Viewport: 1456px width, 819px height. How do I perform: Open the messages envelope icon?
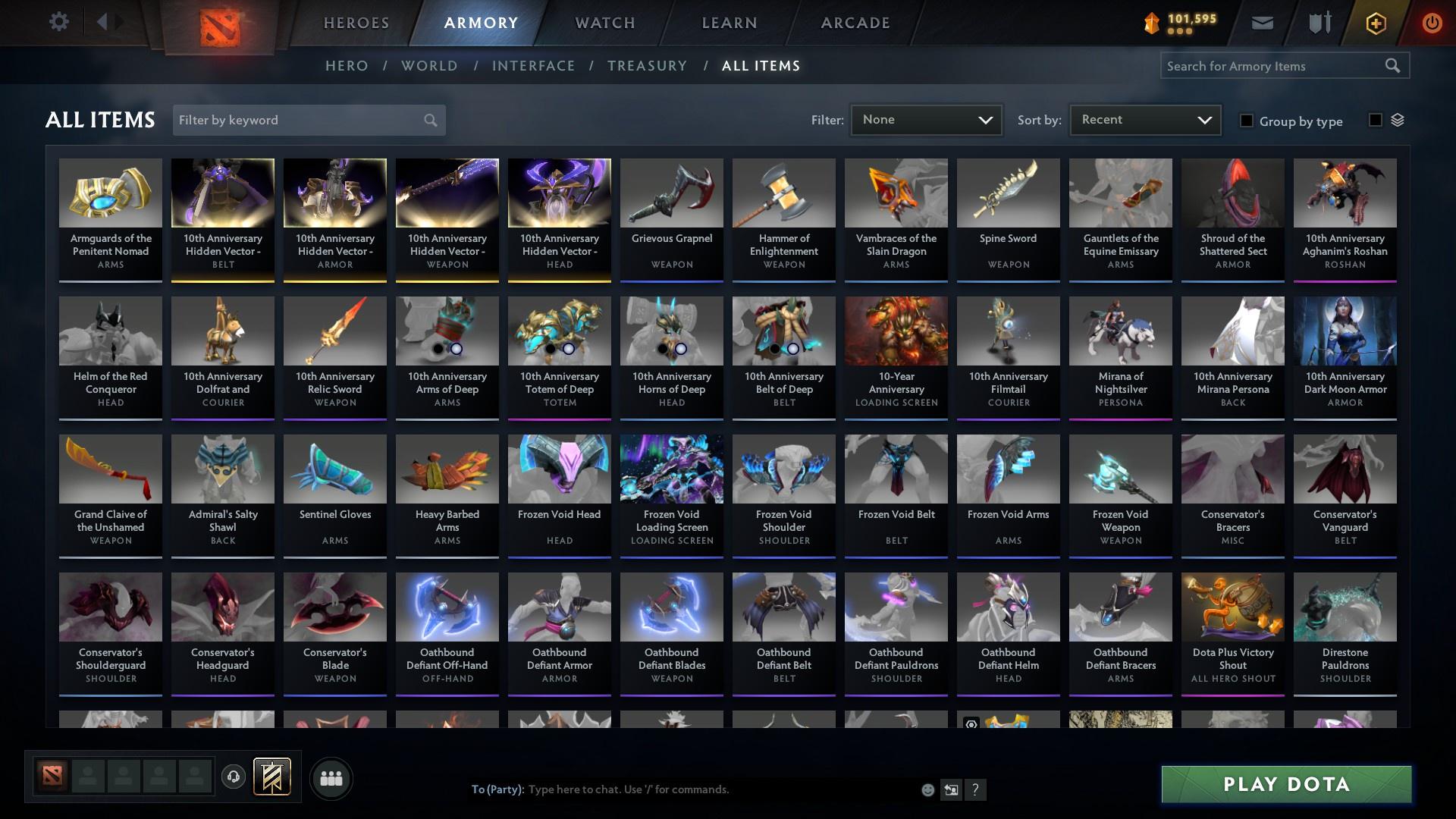coord(1262,22)
